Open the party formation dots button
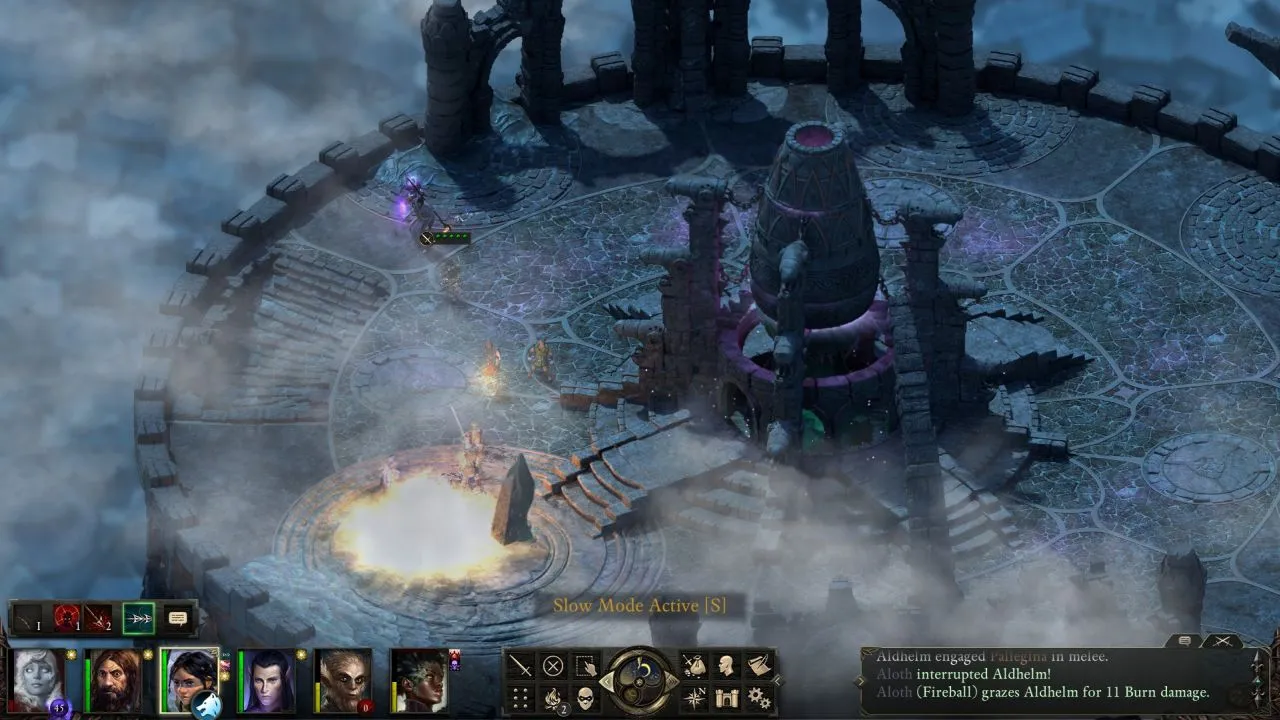Screen dimensions: 1280x720 (521, 697)
